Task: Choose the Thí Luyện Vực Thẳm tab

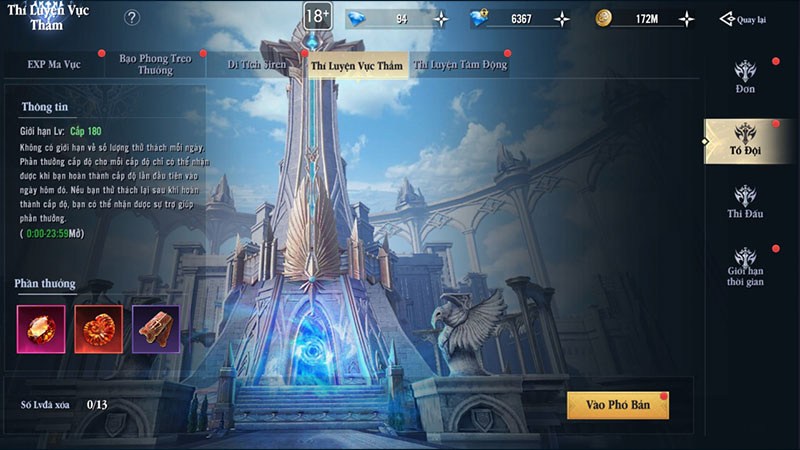Action: 357,66
